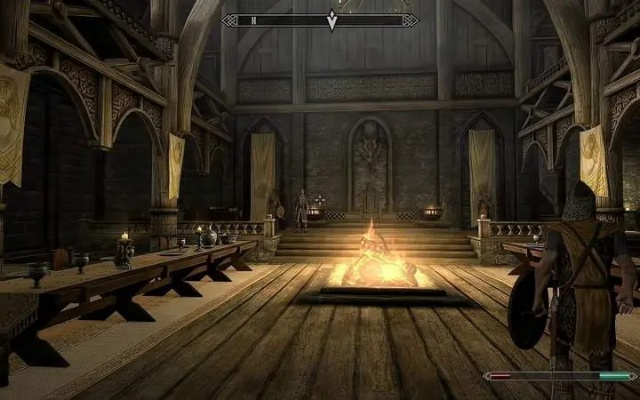The image size is (640, 400).
Task: Click the quest marker arrow on the compass
Action: click(332, 20)
